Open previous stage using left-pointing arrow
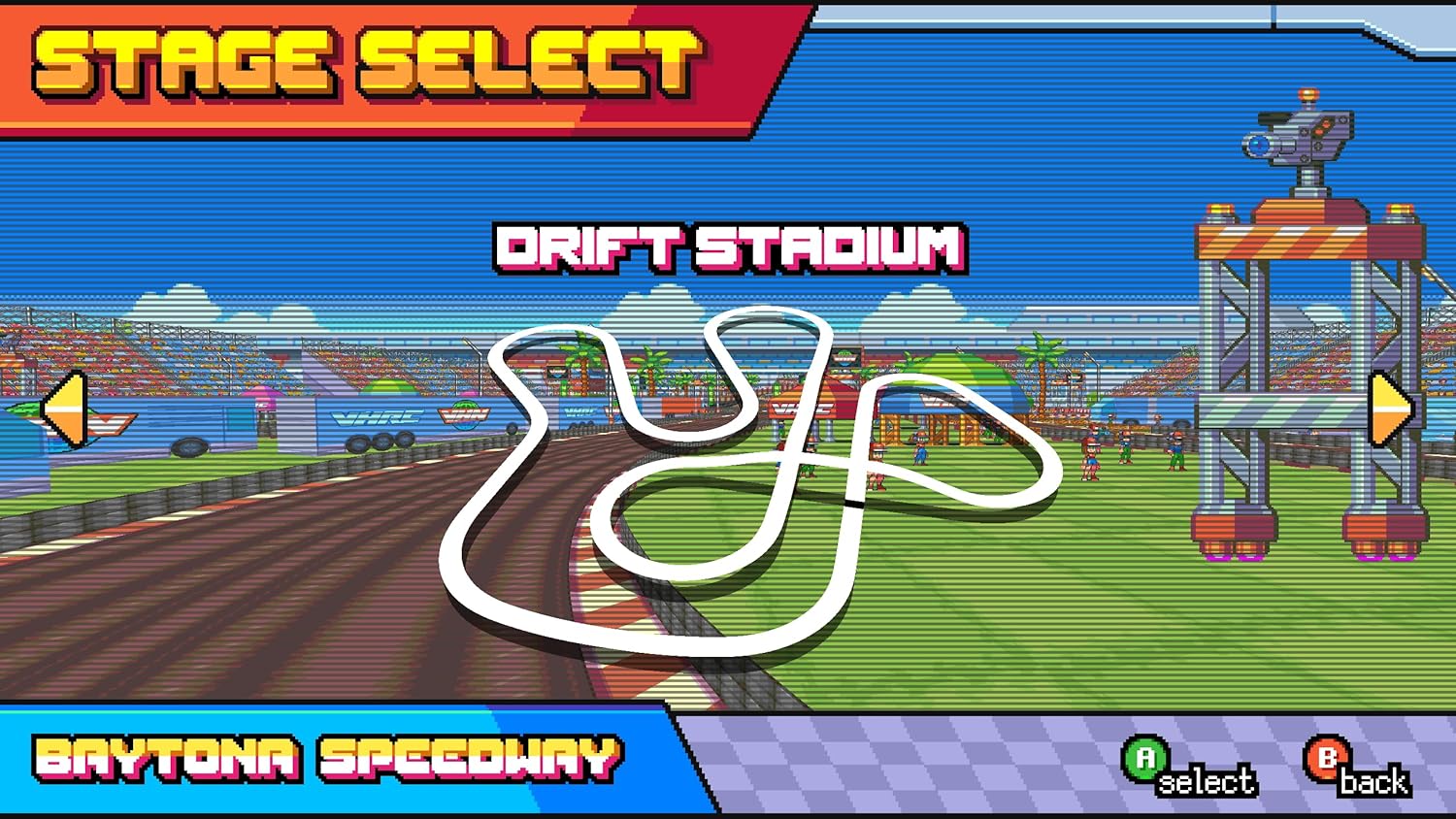This screenshot has width=1456, height=819. (66, 409)
